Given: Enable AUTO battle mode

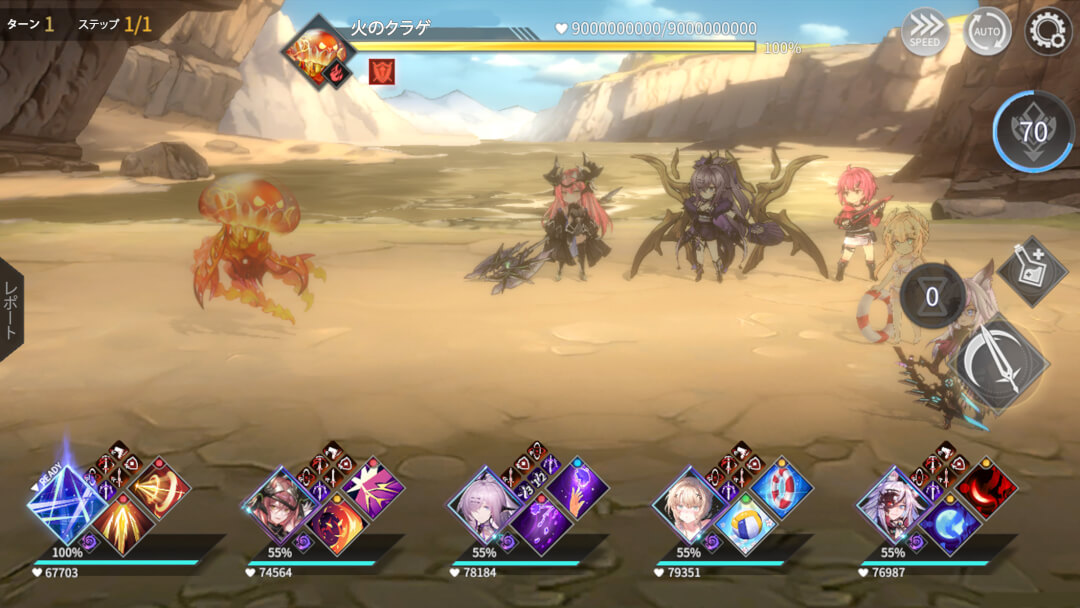Looking at the screenshot, I should point(987,32).
